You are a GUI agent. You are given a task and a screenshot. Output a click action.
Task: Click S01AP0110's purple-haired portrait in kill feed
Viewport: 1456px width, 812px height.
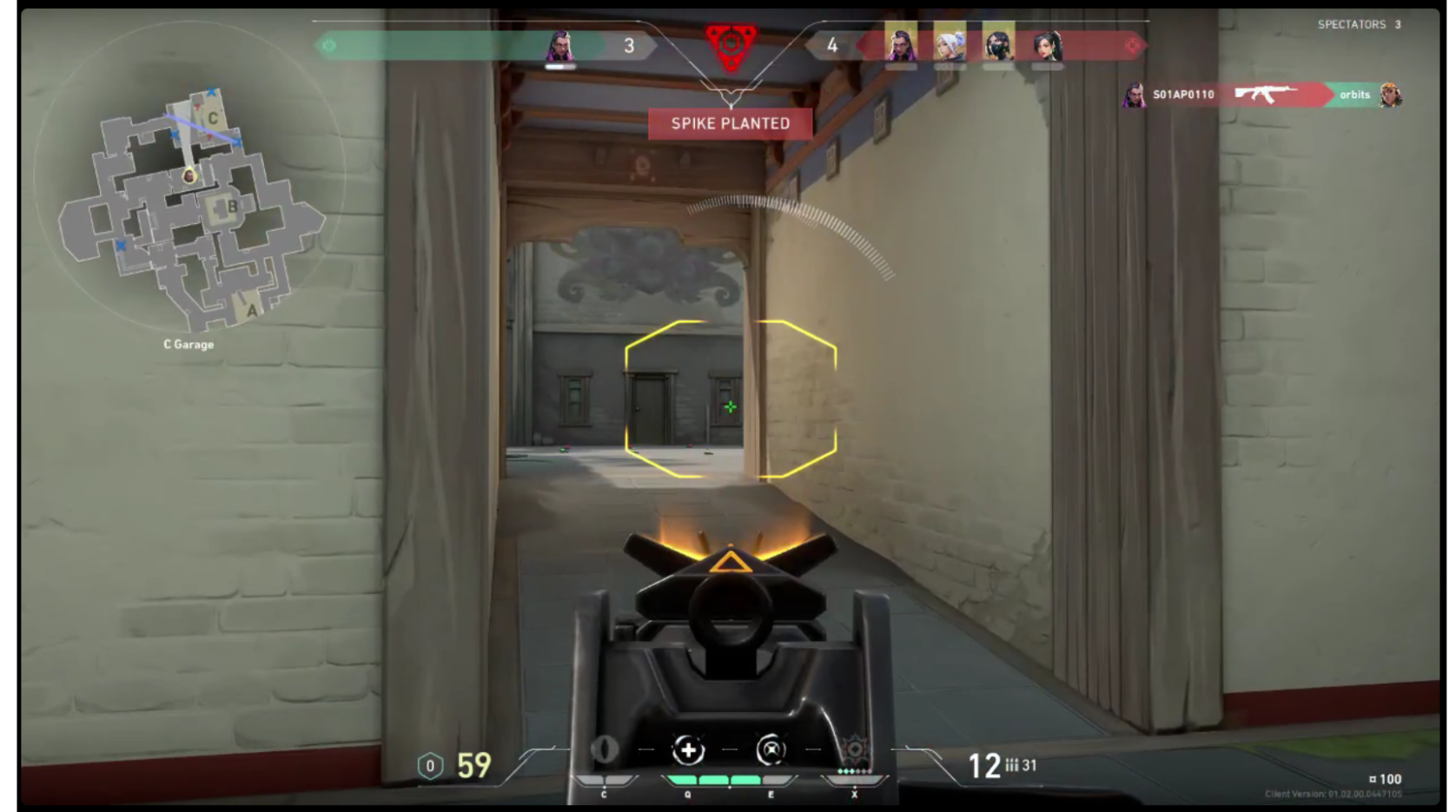click(1135, 96)
